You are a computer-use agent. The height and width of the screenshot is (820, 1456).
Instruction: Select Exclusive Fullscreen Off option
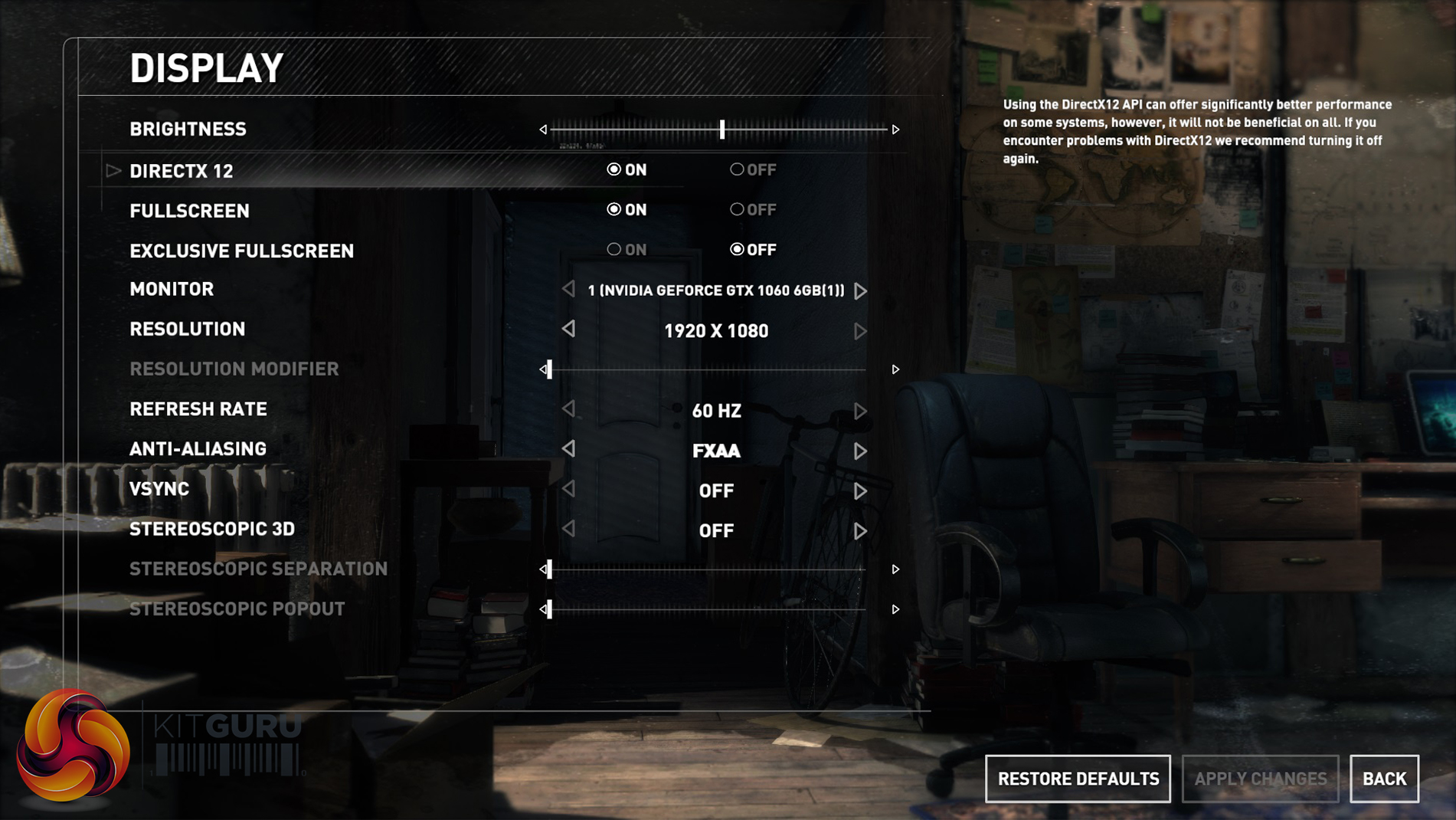point(737,249)
